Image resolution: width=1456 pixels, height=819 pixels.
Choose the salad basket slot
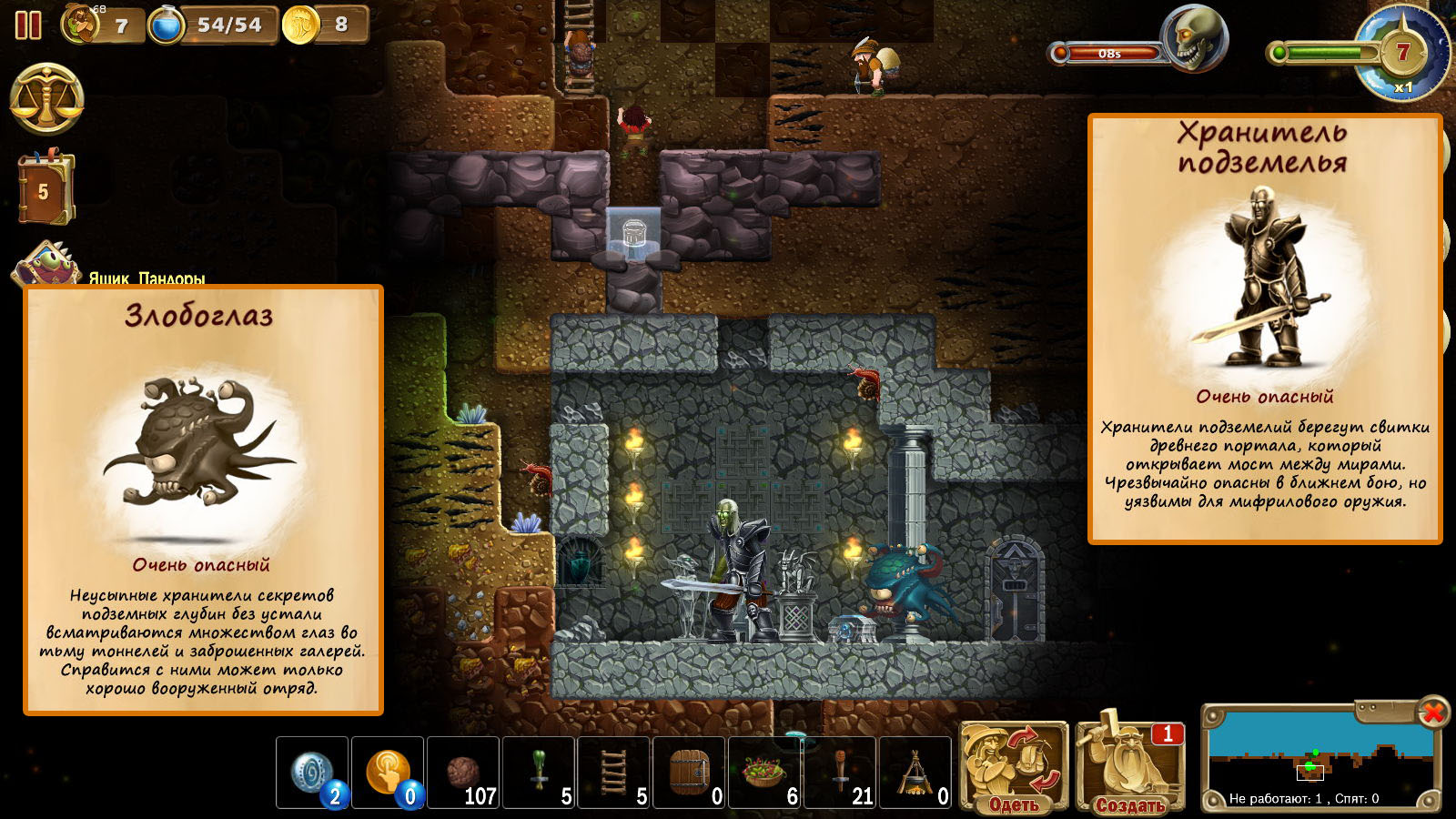pos(765,773)
